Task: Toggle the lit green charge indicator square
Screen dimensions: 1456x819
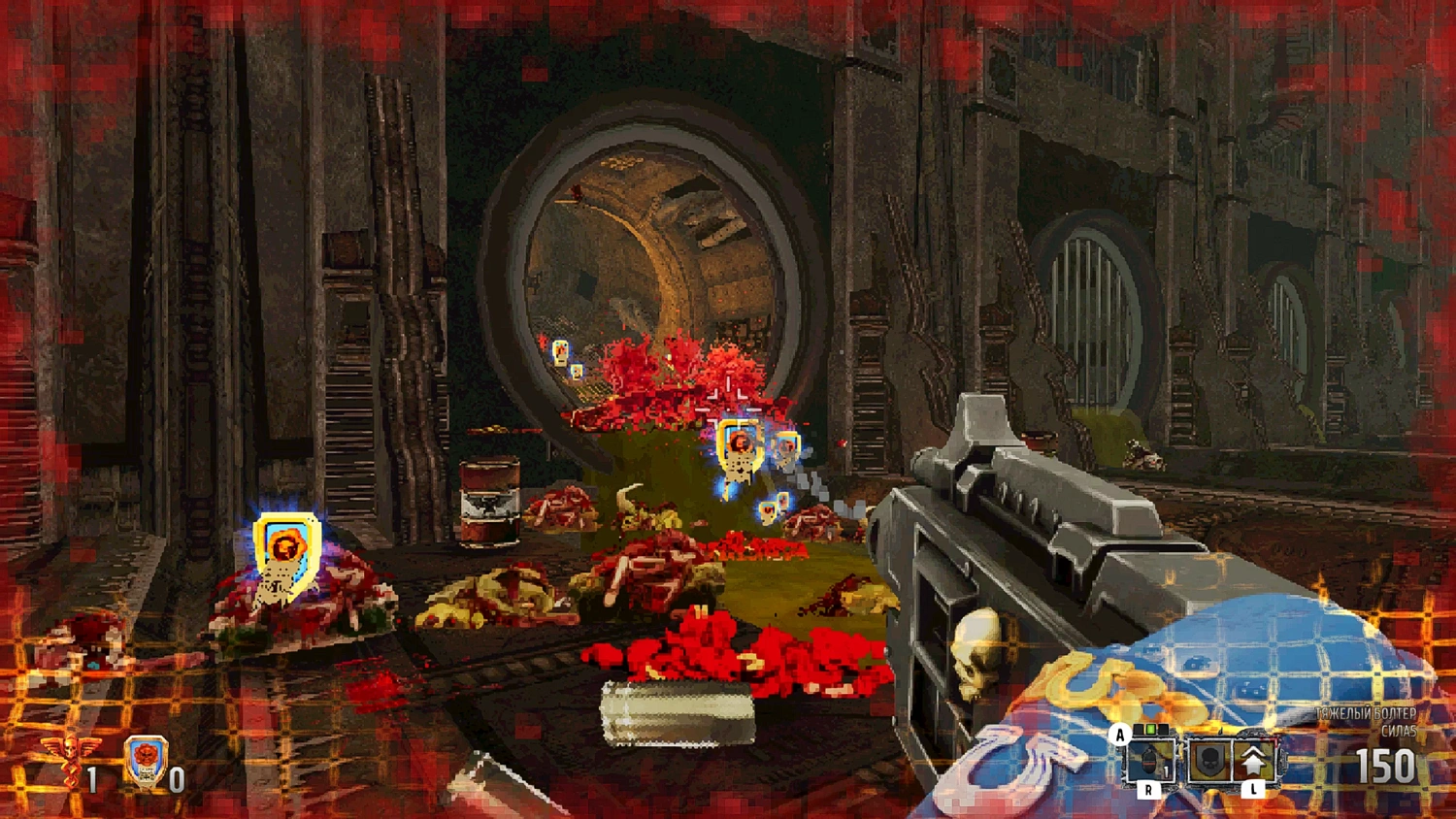Action: tap(1150, 729)
